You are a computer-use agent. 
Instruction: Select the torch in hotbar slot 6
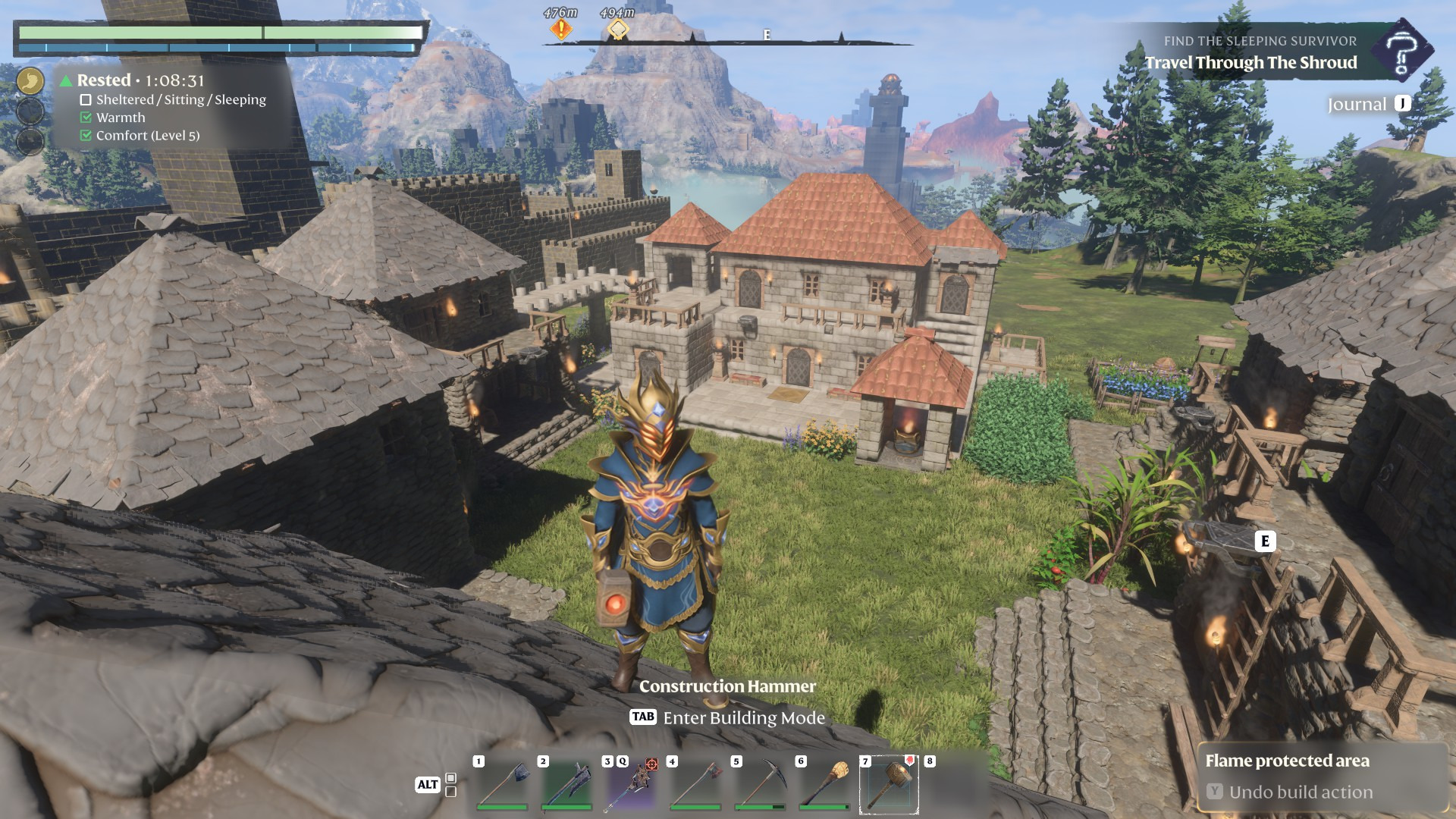click(x=824, y=785)
